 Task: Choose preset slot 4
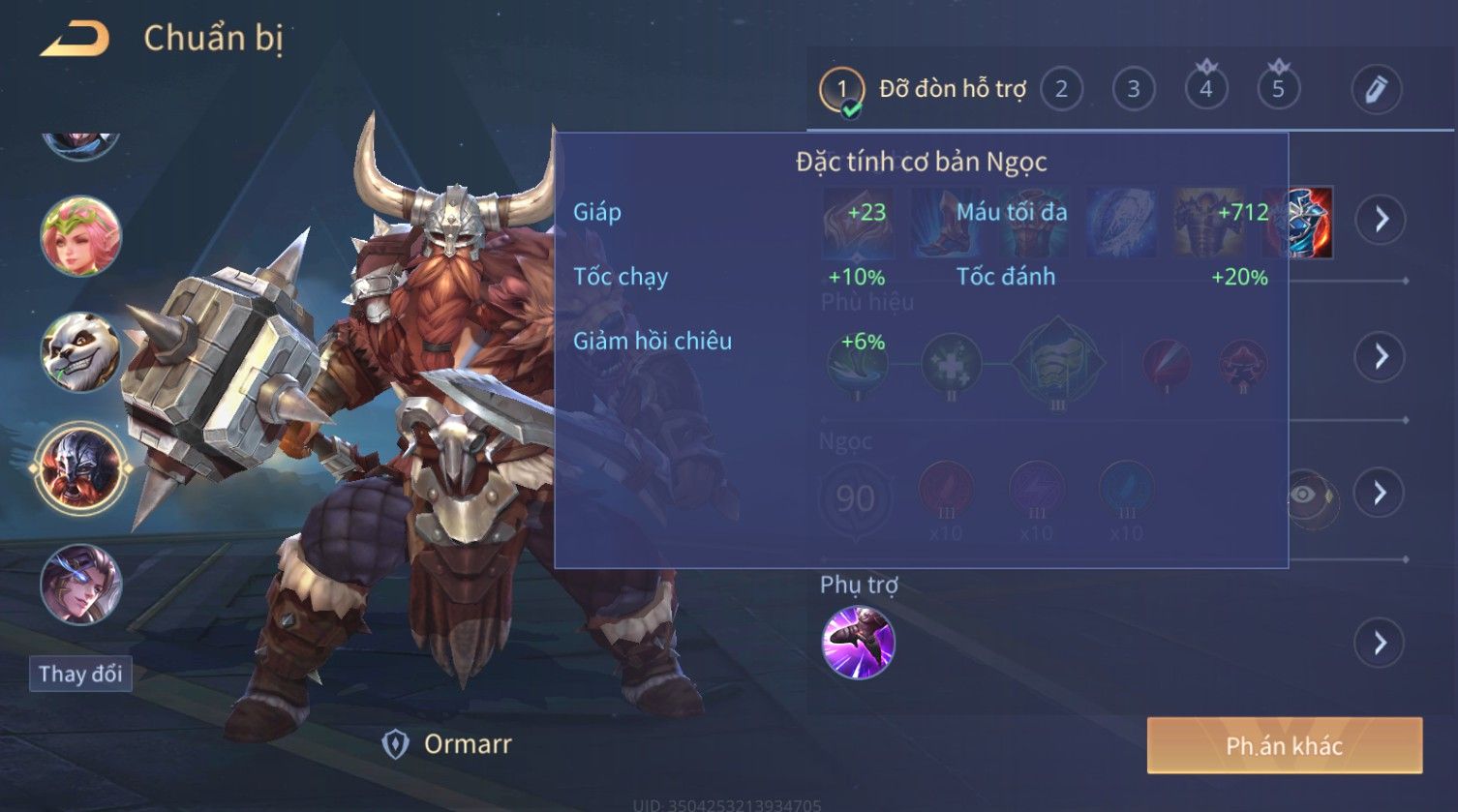pyautogui.click(x=1206, y=90)
